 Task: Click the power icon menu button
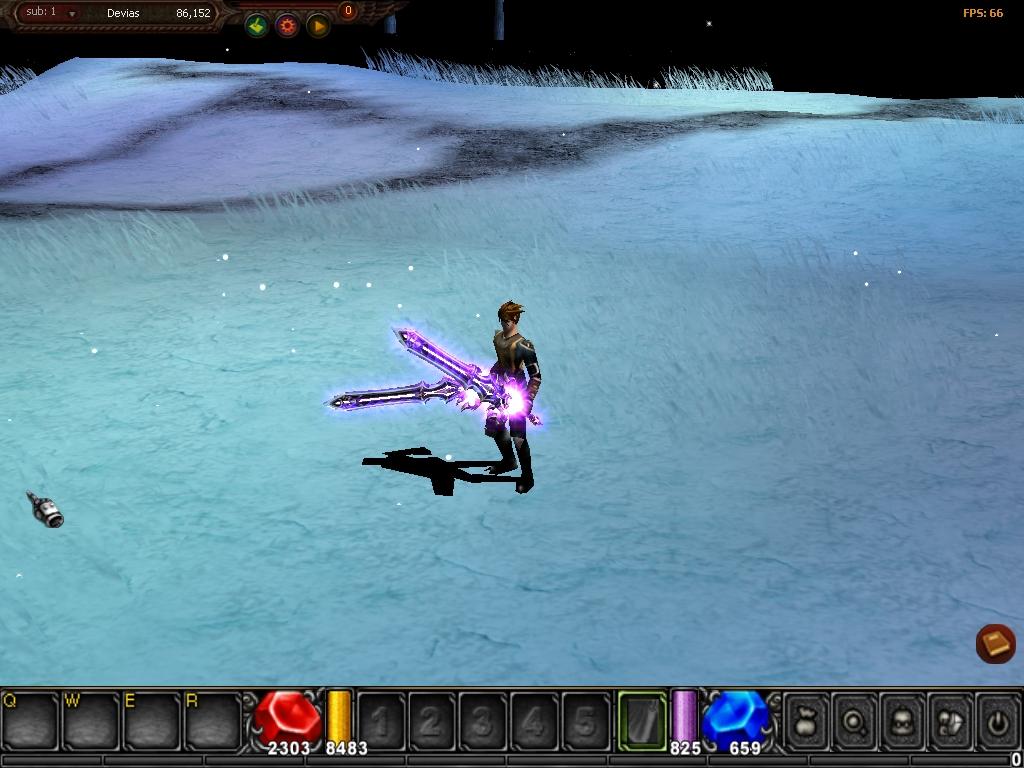(x=997, y=721)
